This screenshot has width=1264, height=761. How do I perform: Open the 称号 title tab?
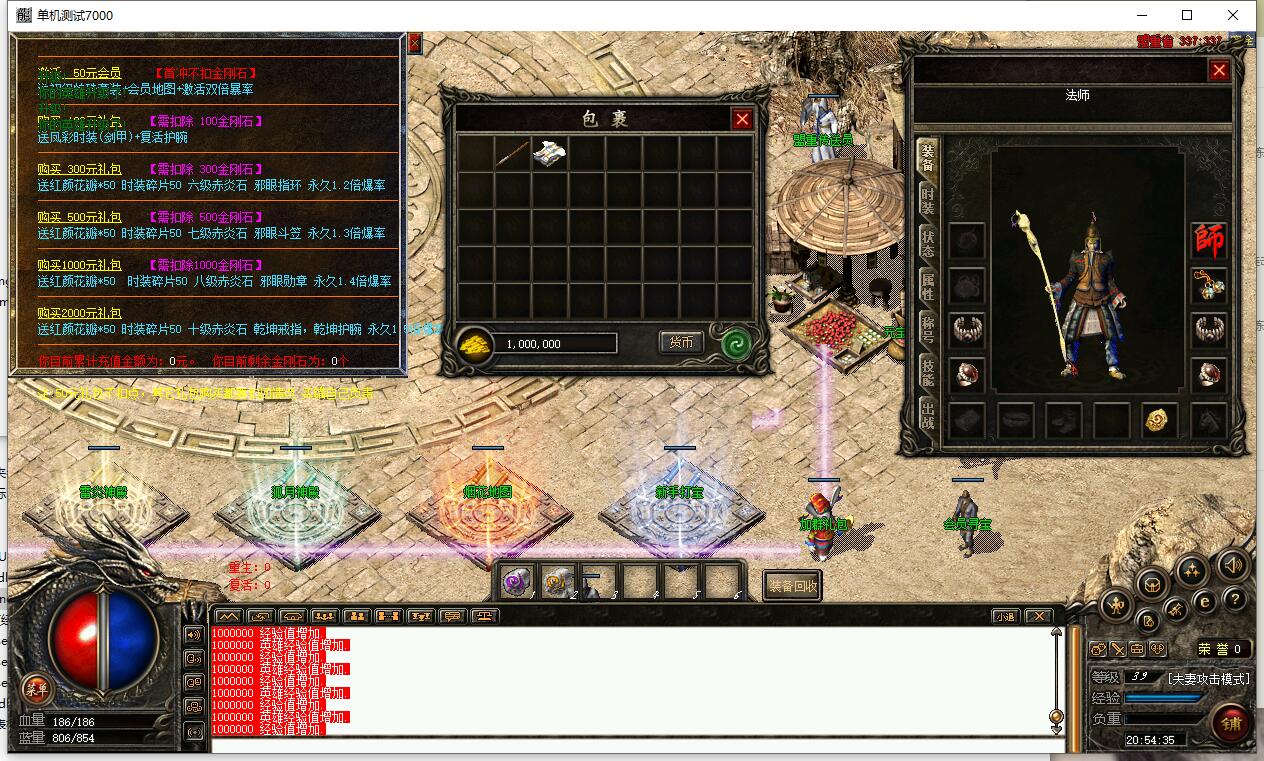coord(928,330)
